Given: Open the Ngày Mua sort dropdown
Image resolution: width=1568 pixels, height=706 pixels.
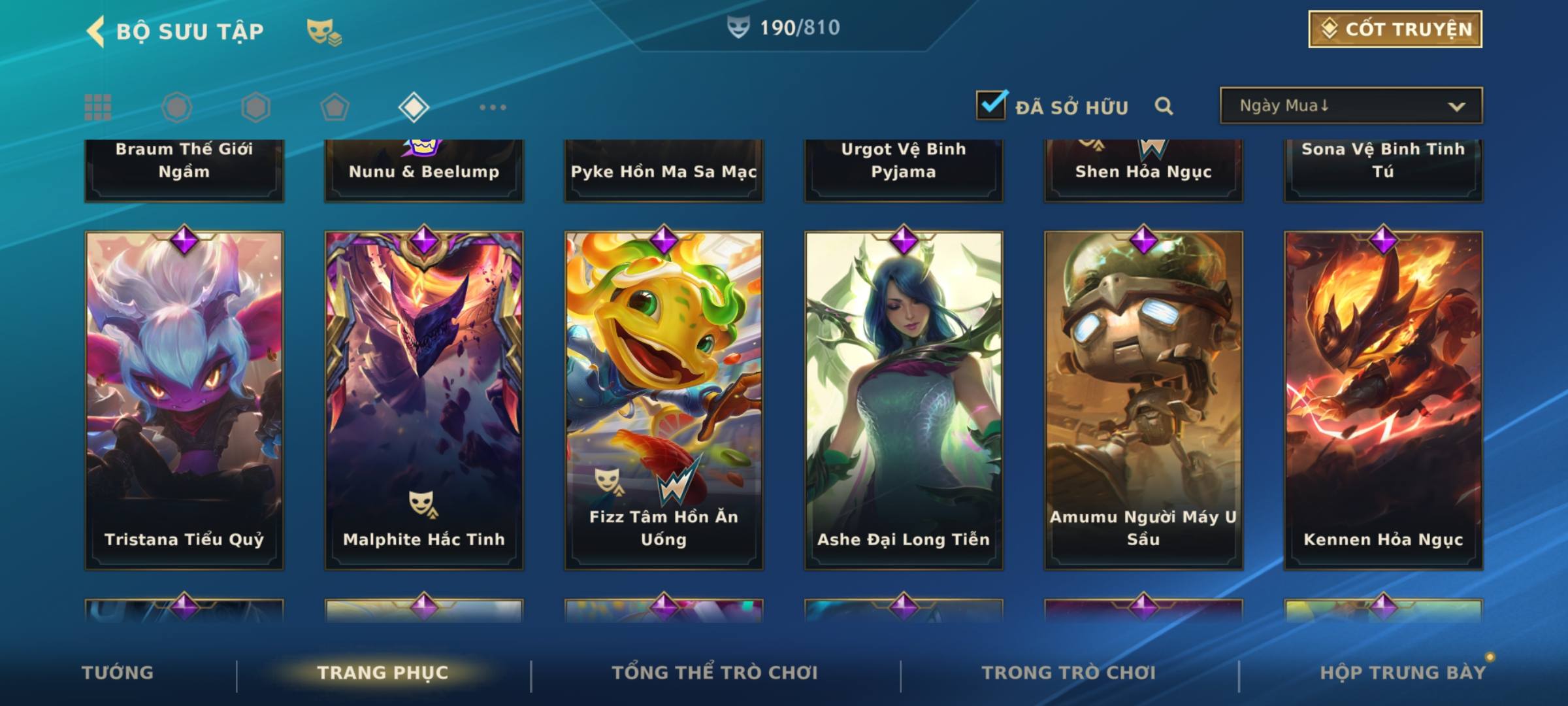Looking at the screenshot, I should (1351, 106).
